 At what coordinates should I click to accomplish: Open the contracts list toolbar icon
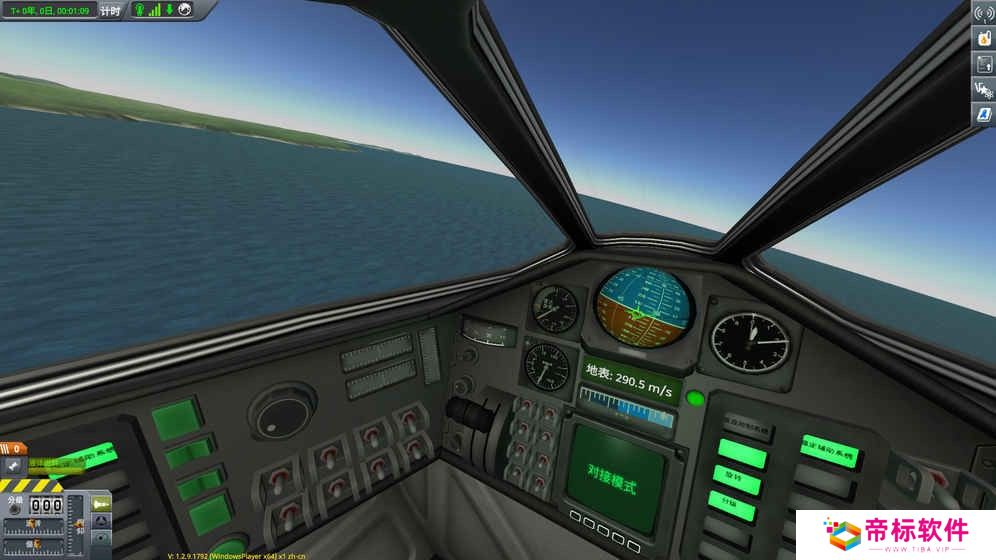(983, 64)
